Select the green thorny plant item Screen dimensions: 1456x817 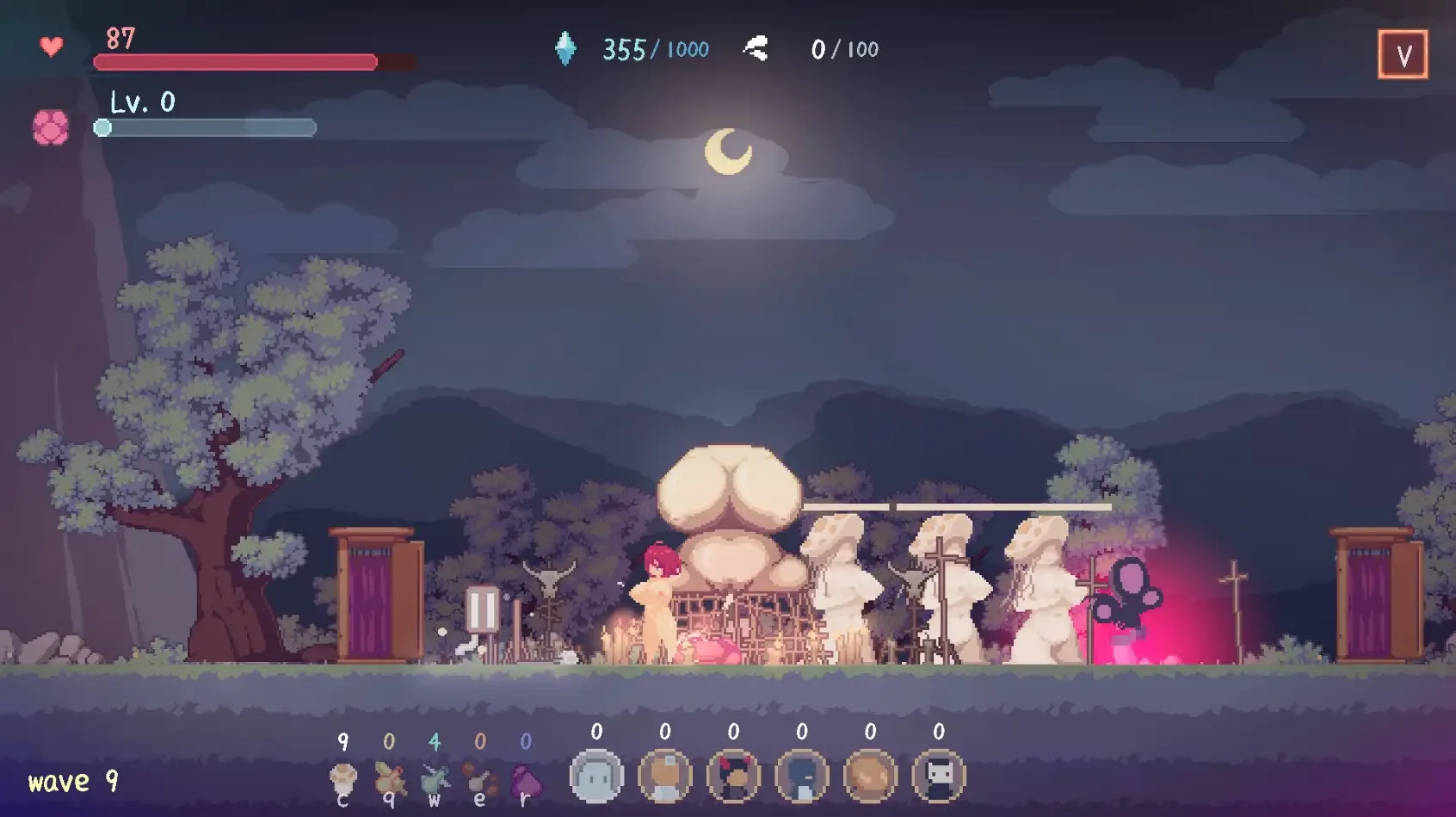pos(435,780)
